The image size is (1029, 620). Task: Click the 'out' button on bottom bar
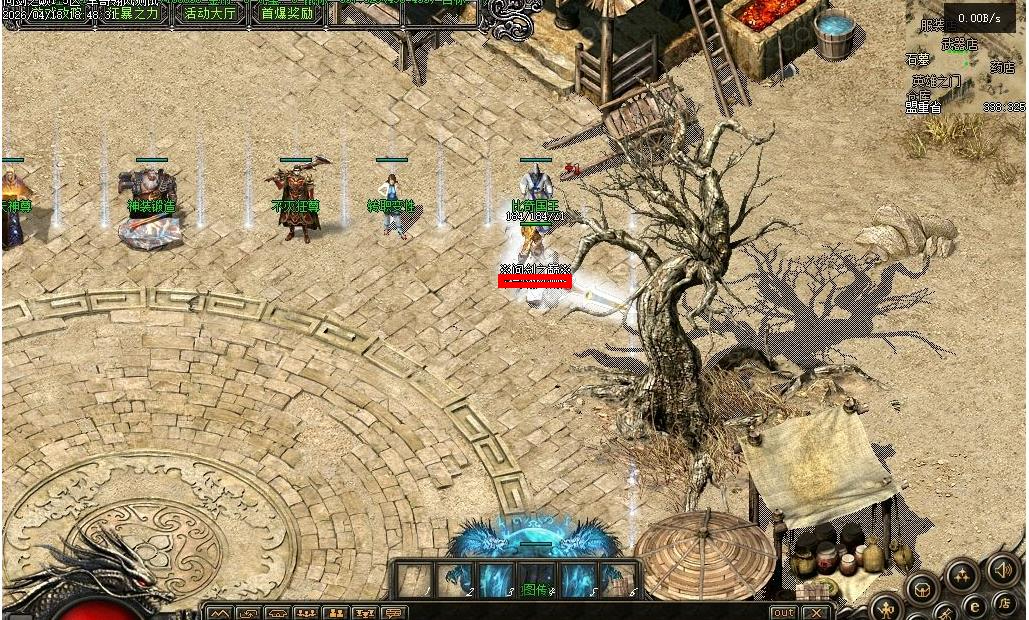[x=784, y=612]
